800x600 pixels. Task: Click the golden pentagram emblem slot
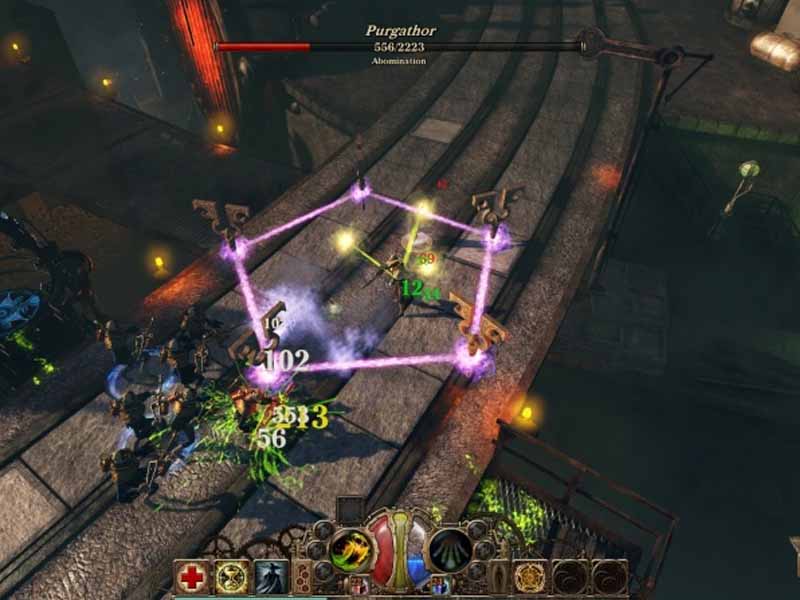click(531, 577)
